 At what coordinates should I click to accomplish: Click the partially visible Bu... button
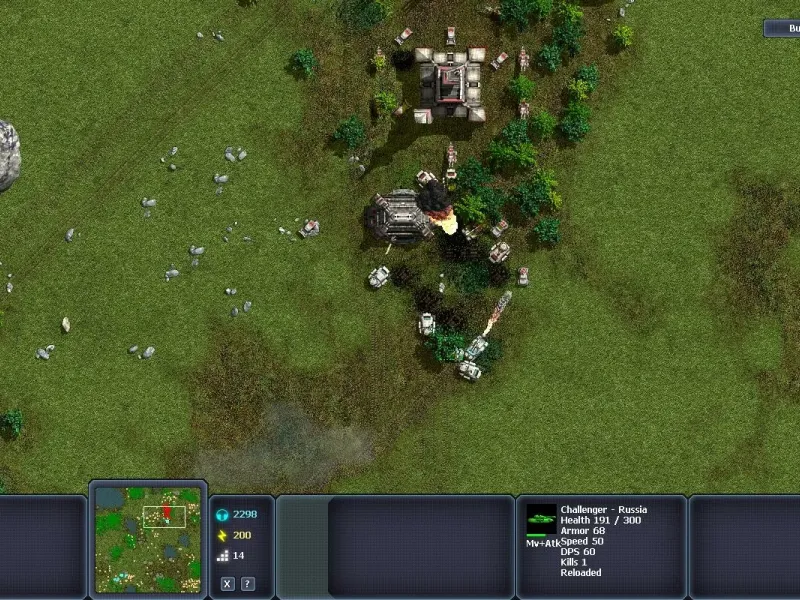point(783,29)
